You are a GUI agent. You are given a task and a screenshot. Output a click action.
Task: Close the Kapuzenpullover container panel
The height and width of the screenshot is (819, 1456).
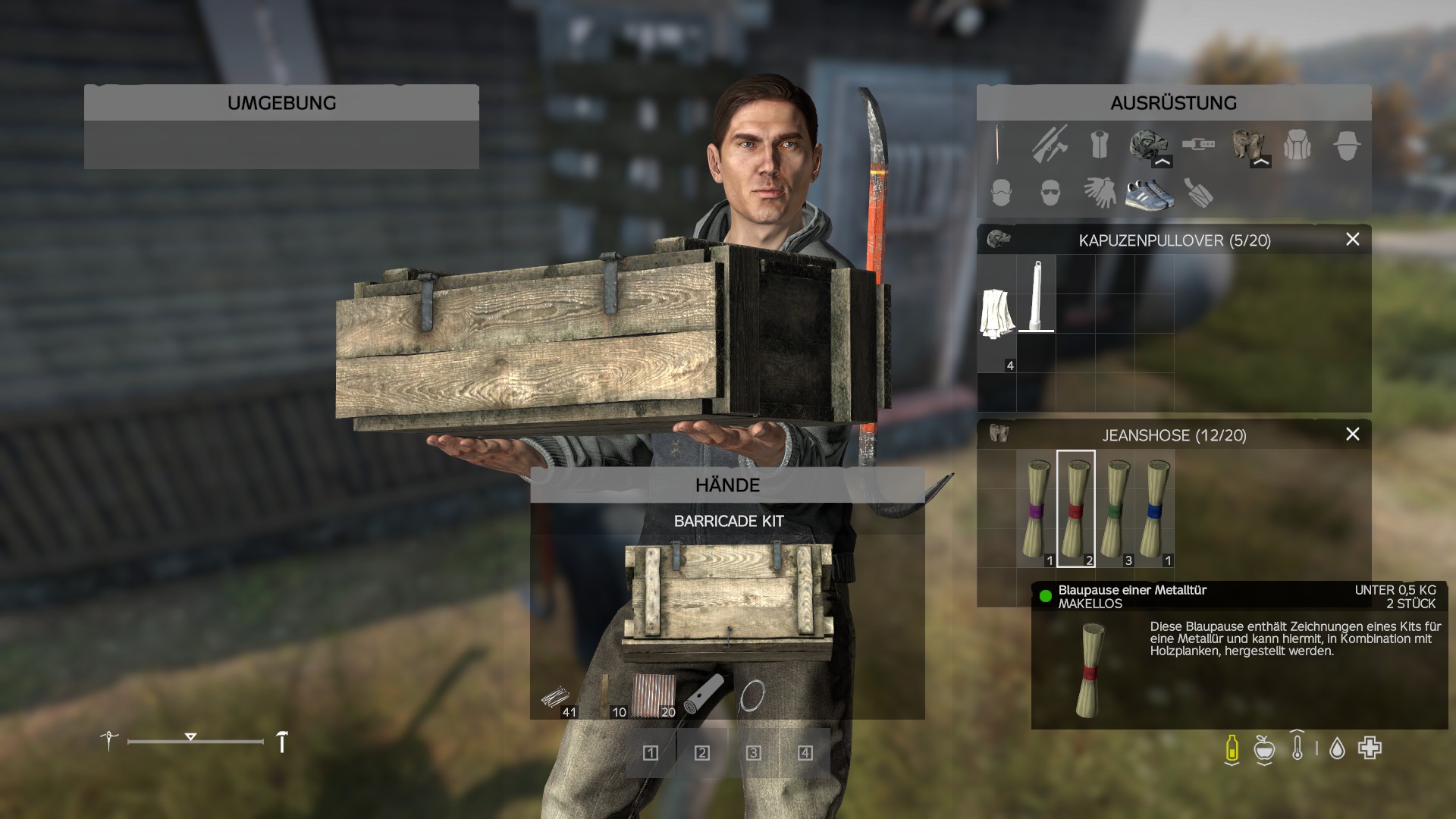[1352, 240]
